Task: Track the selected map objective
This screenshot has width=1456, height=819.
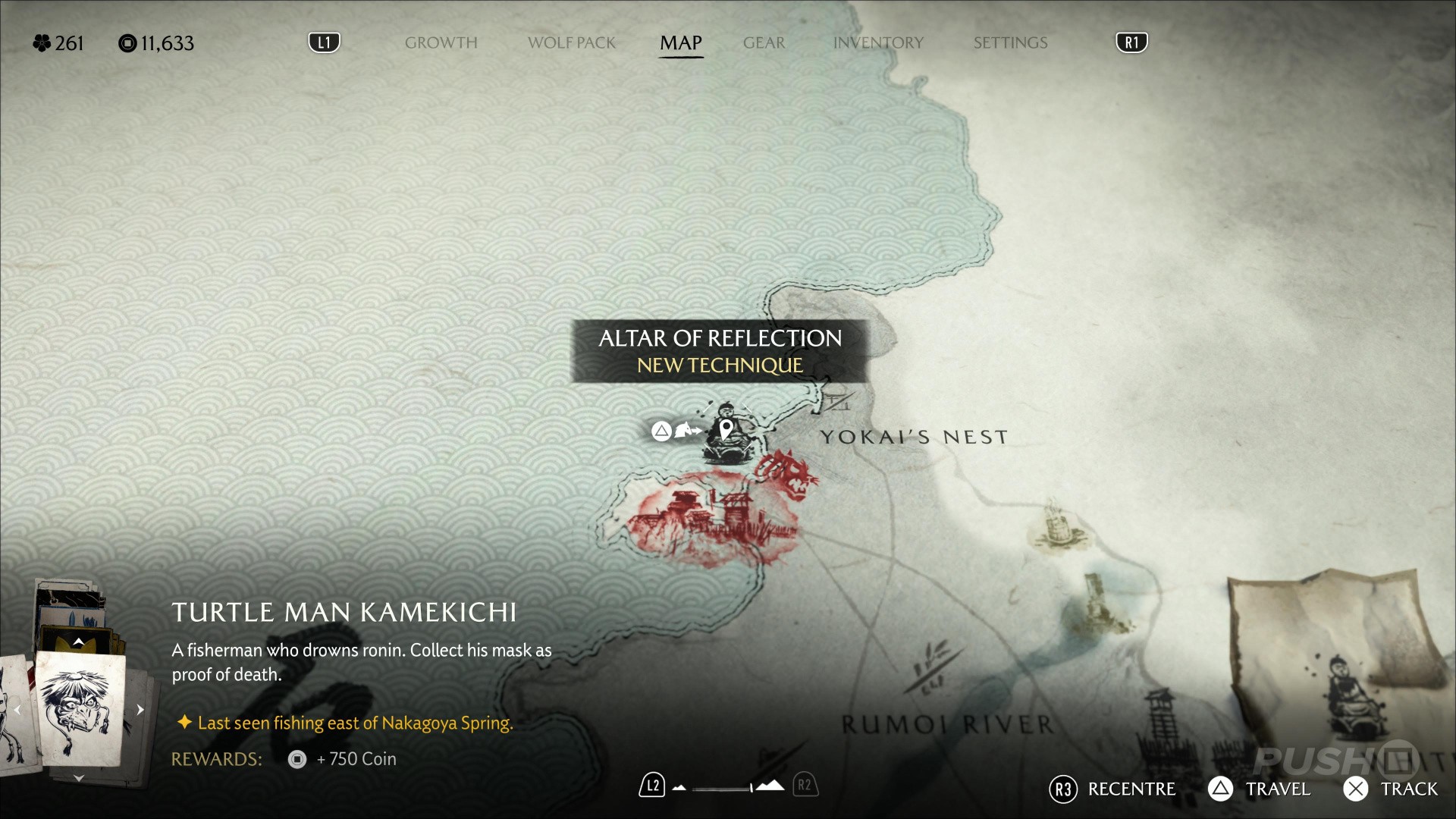Action: click(x=1390, y=789)
